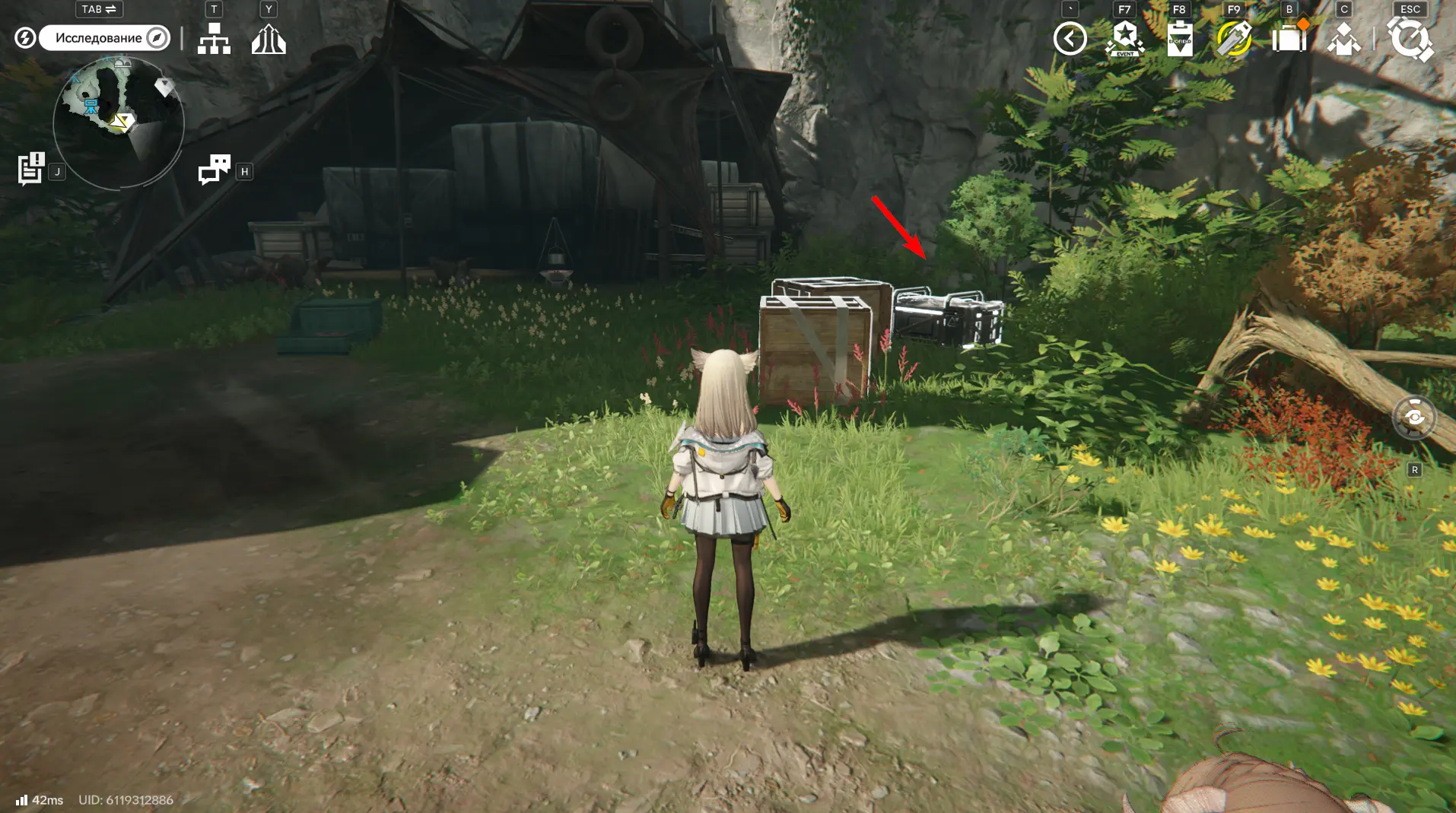Open the chat speech bubbles icon

(x=215, y=169)
